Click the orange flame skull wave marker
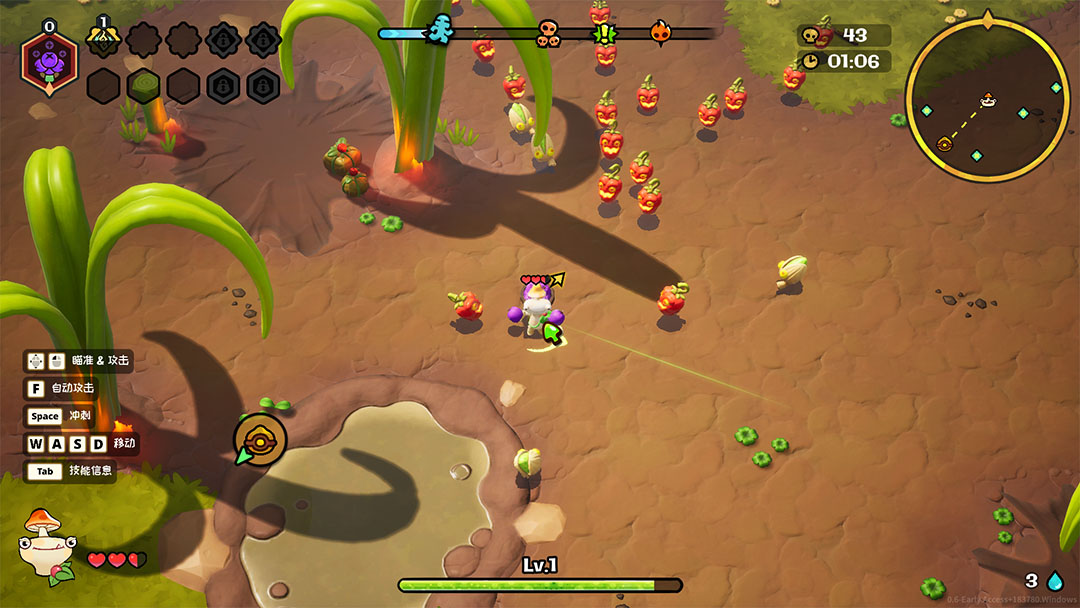Viewport: 1080px width, 608px height. point(660,34)
